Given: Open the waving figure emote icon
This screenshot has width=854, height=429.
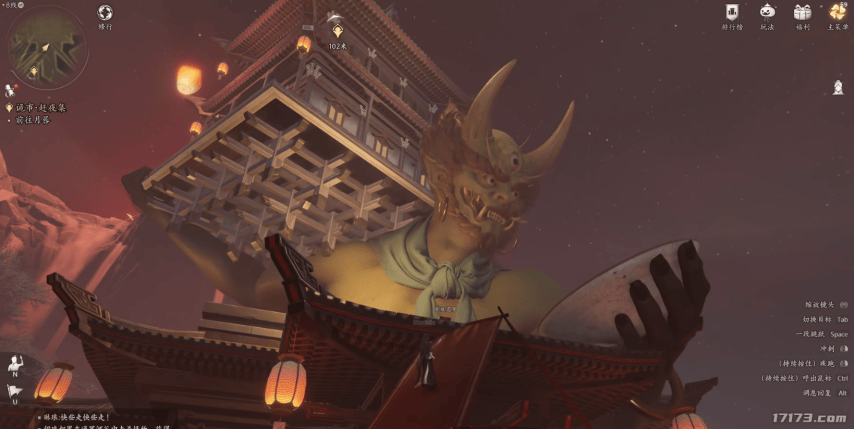Looking at the screenshot, I should pyautogui.click(x=15, y=362).
